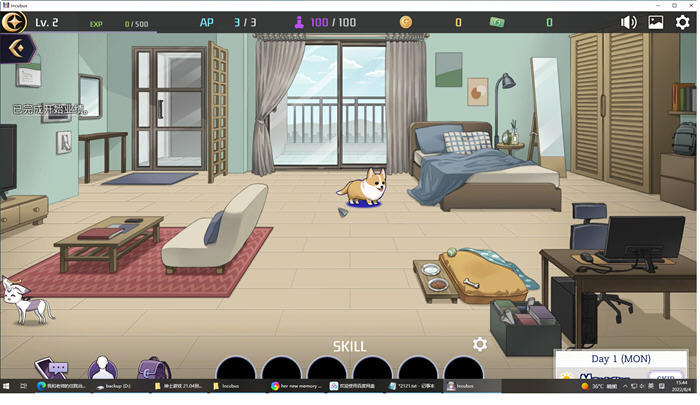700x405 pixels.
Task: Open the settings gear in the top bar
Action: (684, 22)
